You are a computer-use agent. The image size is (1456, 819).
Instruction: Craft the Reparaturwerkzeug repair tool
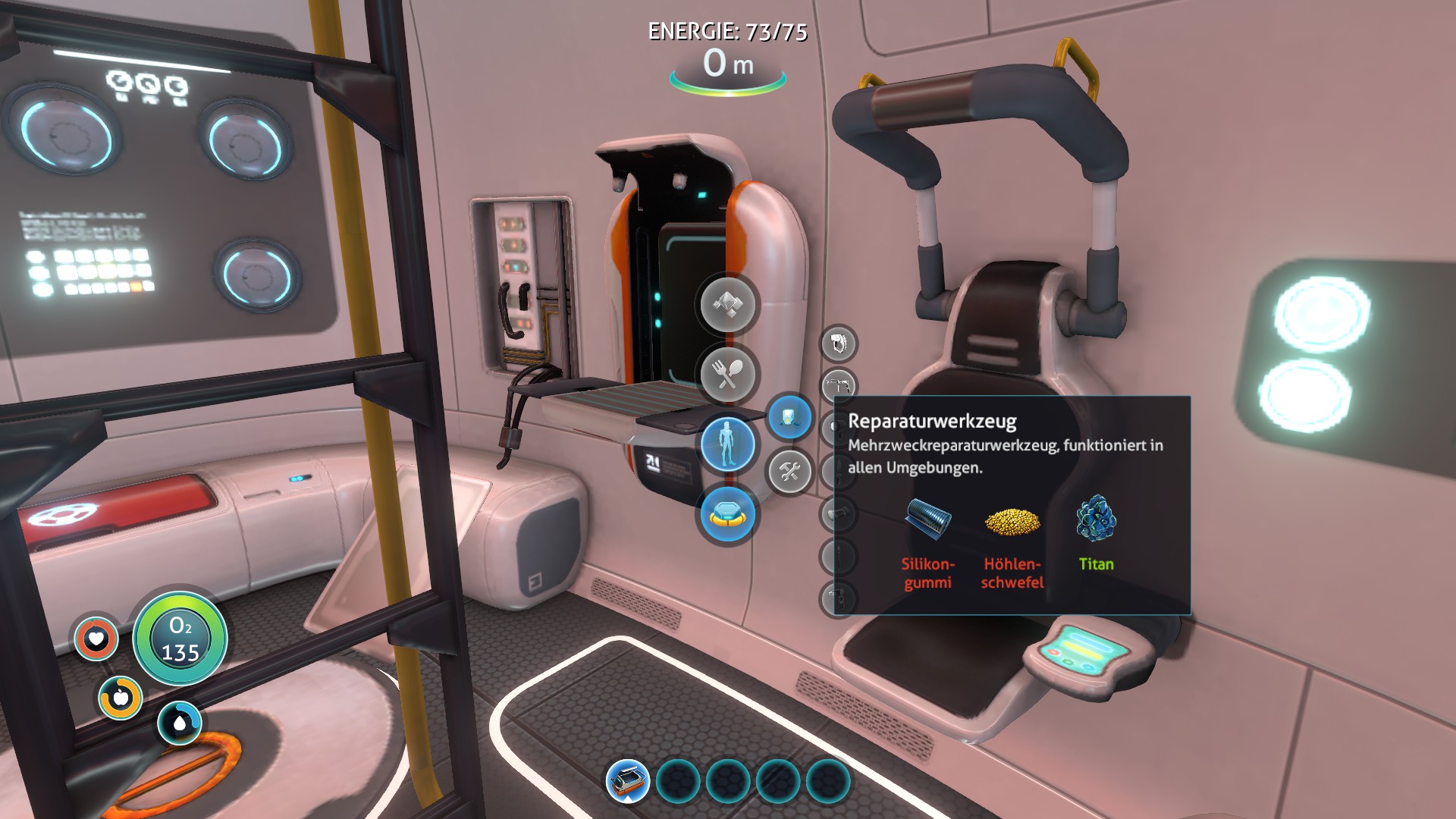(837, 386)
